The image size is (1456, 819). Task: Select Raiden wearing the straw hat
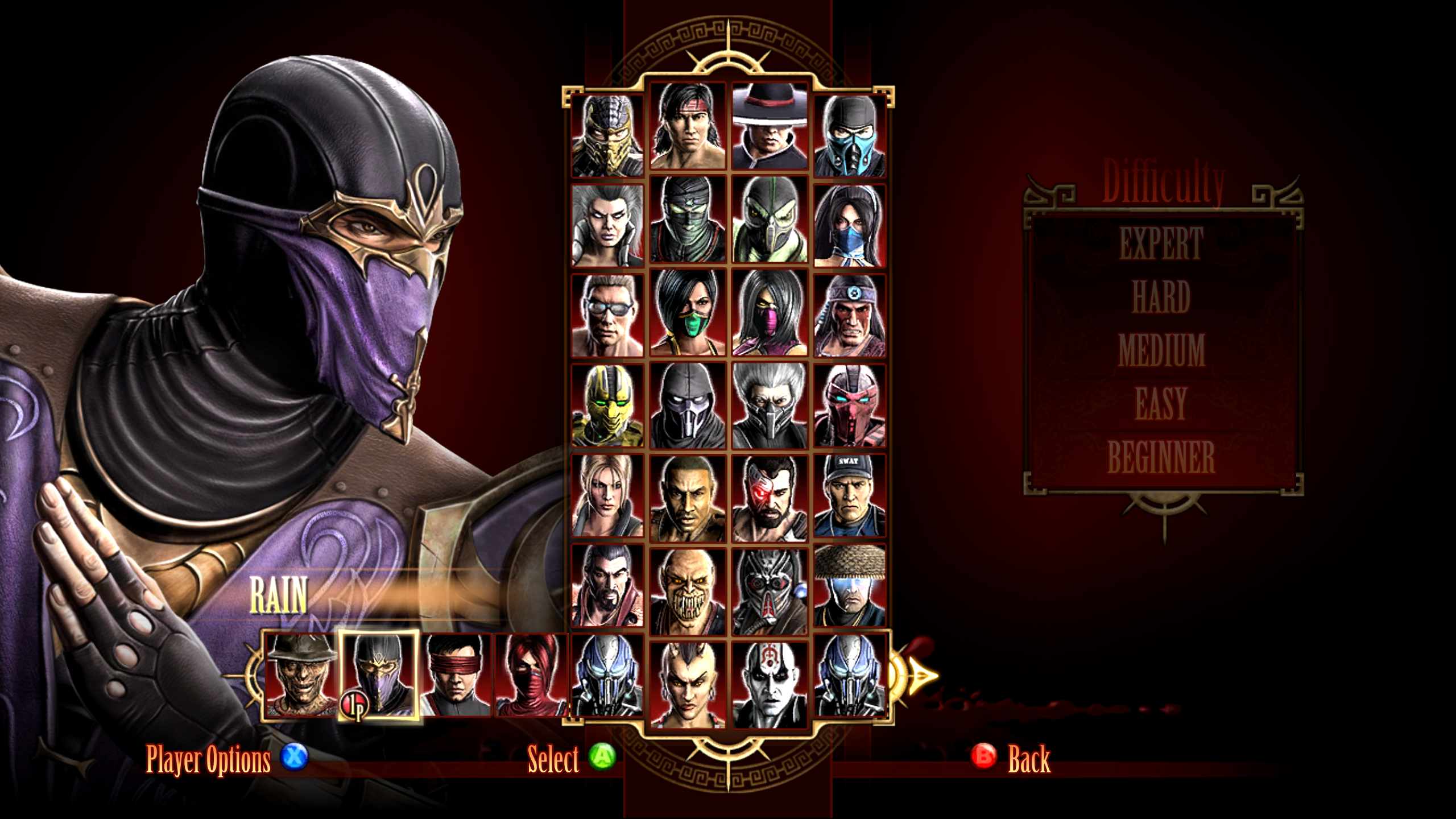850,585
